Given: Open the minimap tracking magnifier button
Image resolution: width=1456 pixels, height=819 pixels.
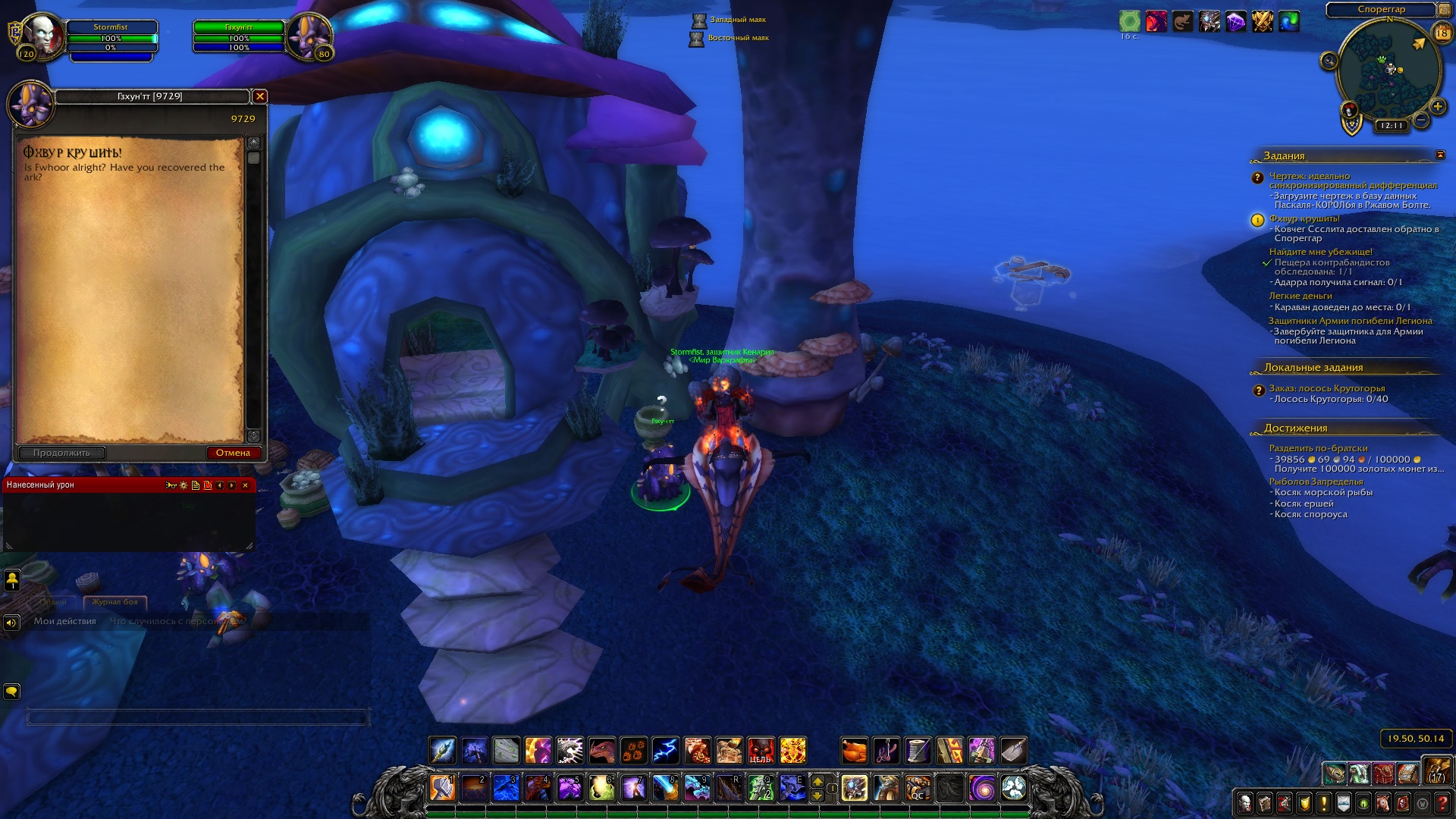Looking at the screenshot, I should 1329,61.
